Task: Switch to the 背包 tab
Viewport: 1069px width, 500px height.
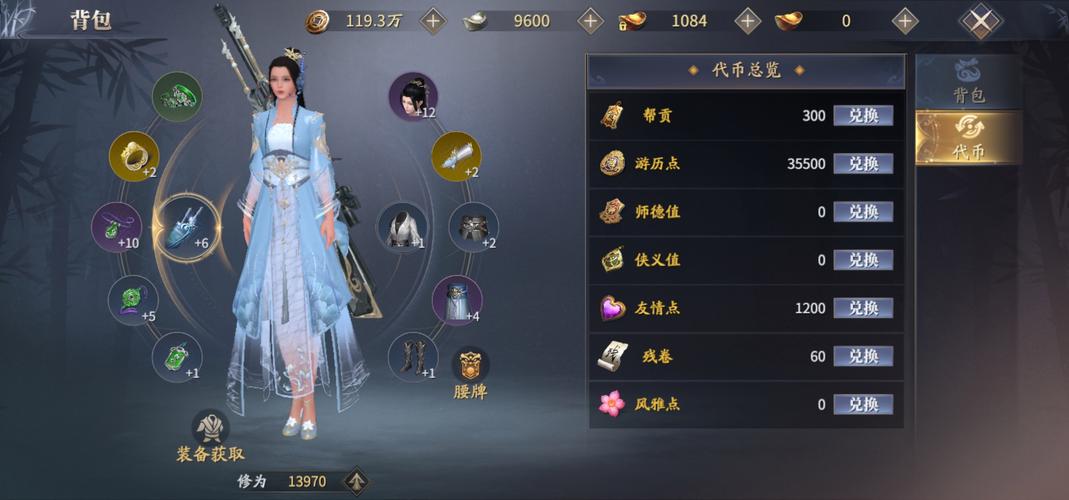Action: 968,82
